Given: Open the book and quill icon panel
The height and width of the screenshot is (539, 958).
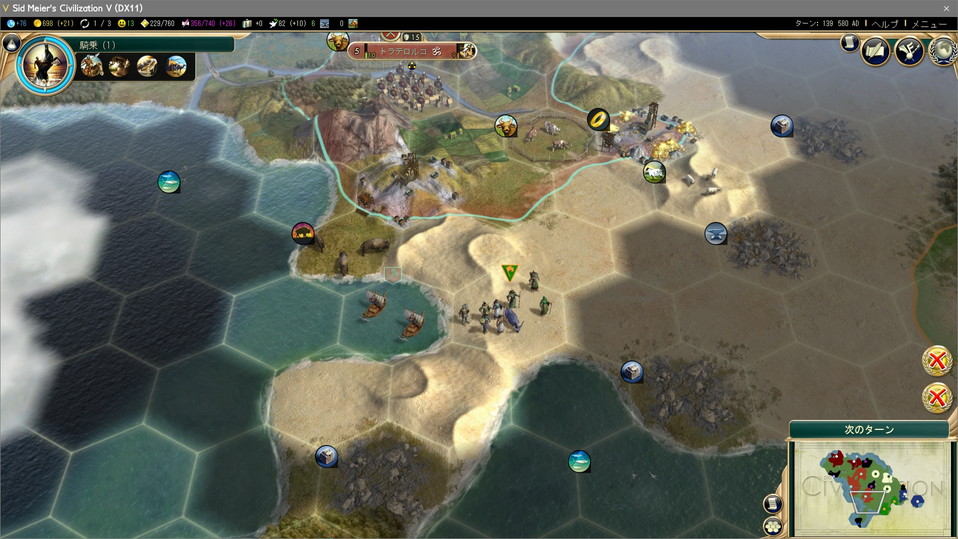Looking at the screenshot, I should point(876,49).
